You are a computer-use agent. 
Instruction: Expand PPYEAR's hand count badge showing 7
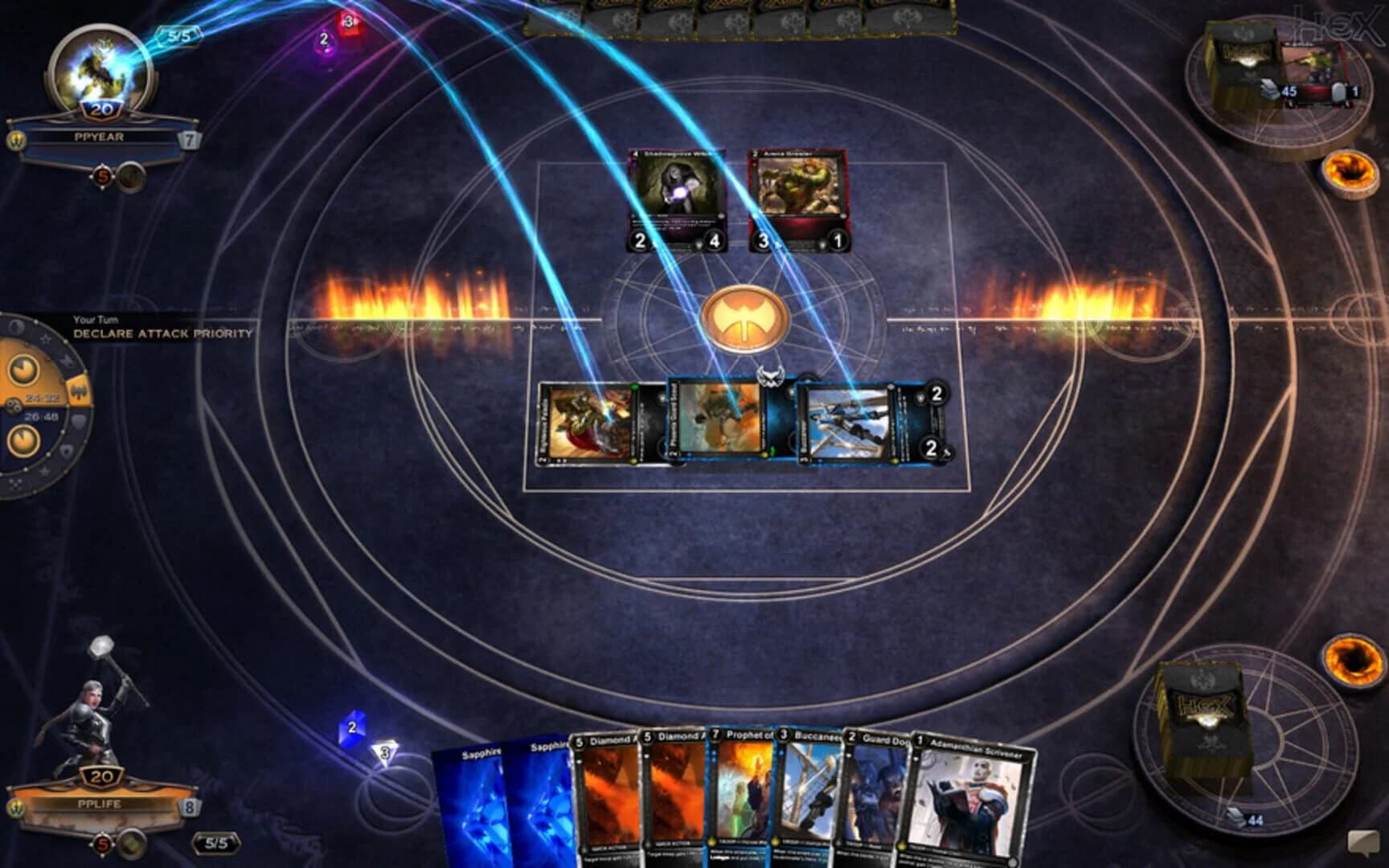coord(189,141)
